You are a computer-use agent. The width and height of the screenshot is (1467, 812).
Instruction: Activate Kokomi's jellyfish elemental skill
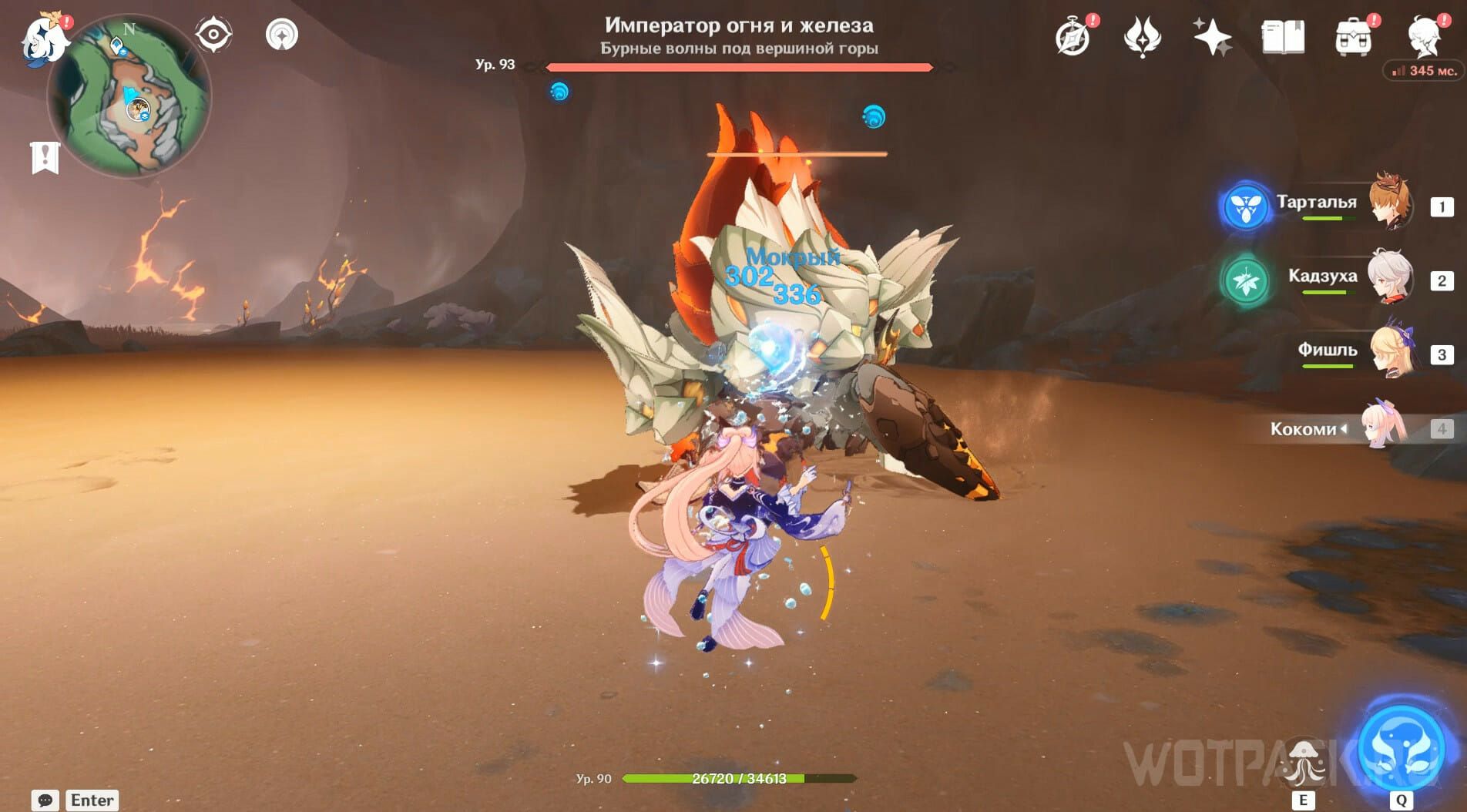pyautogui.click(x=1303, y=762)
